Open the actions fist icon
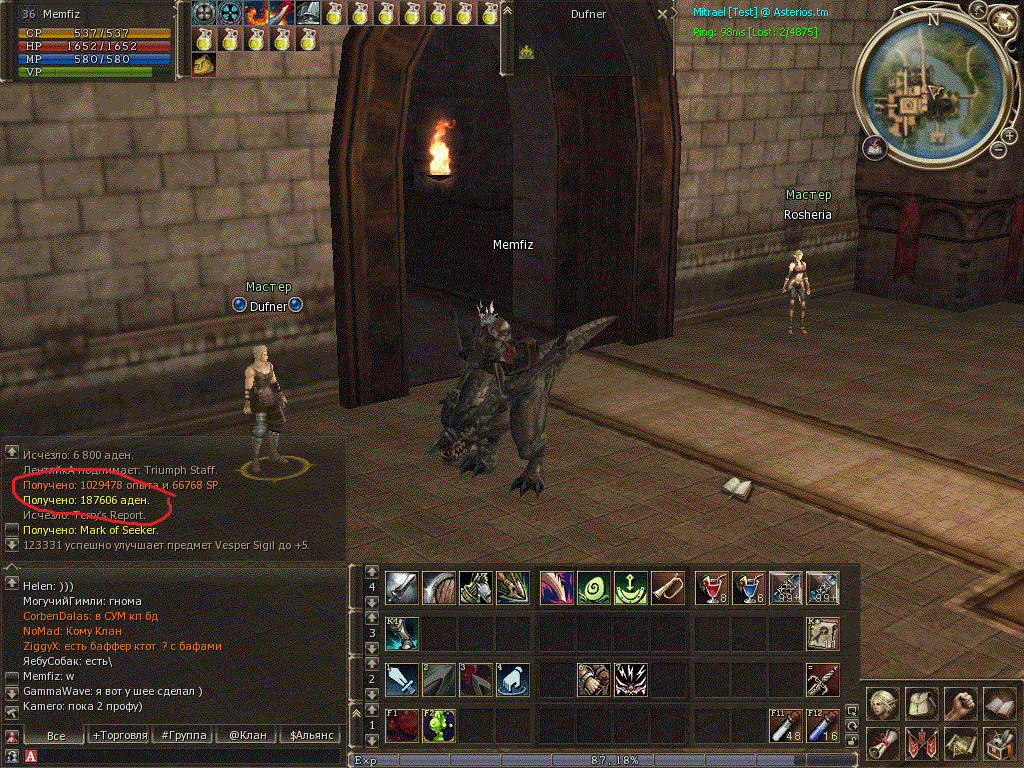This screenshot has width=1024, height=768. [x=960, y=704]
